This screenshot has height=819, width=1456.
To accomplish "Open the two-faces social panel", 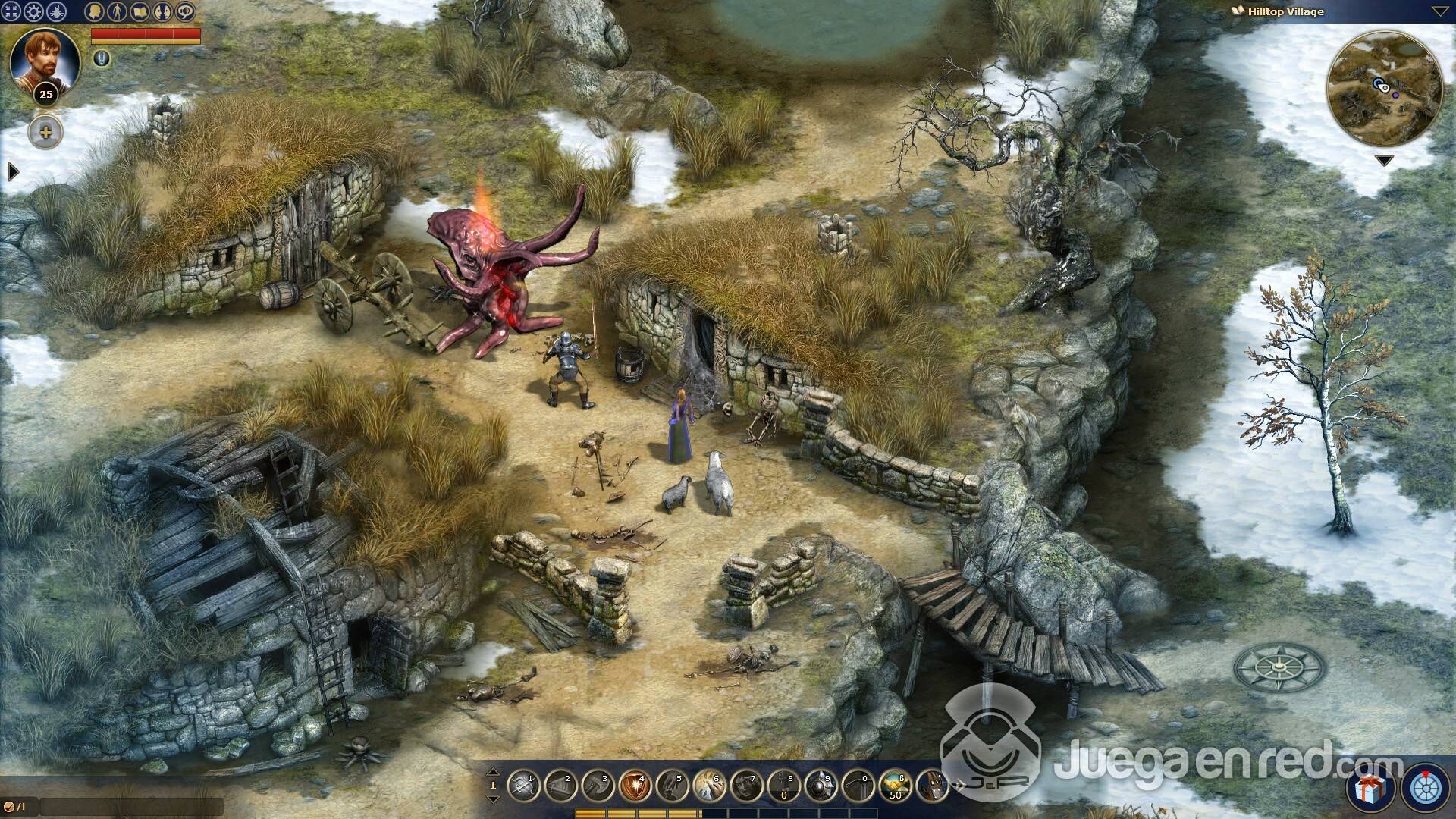I will click(x=162, y=11).
